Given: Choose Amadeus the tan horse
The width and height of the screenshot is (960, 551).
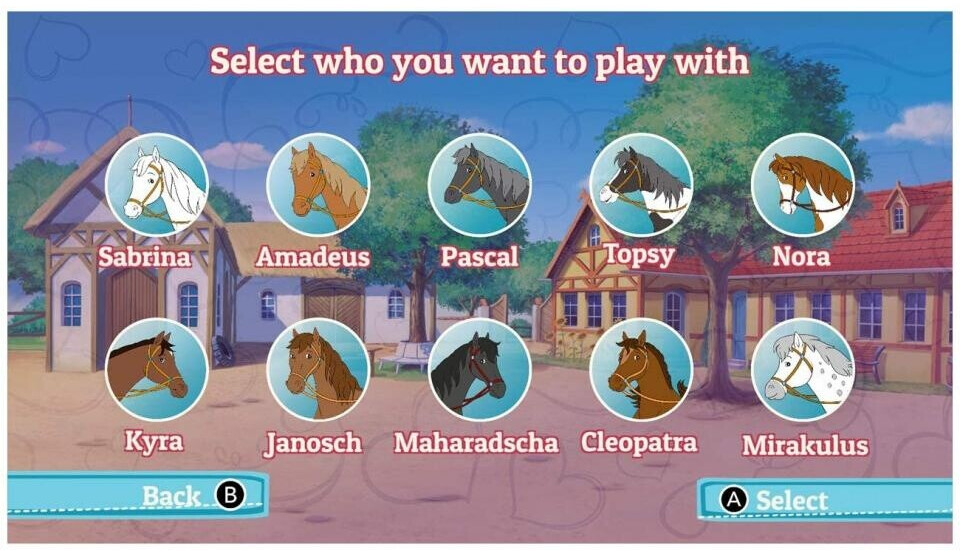Looking at the screenshot, I should pos(318,185).
